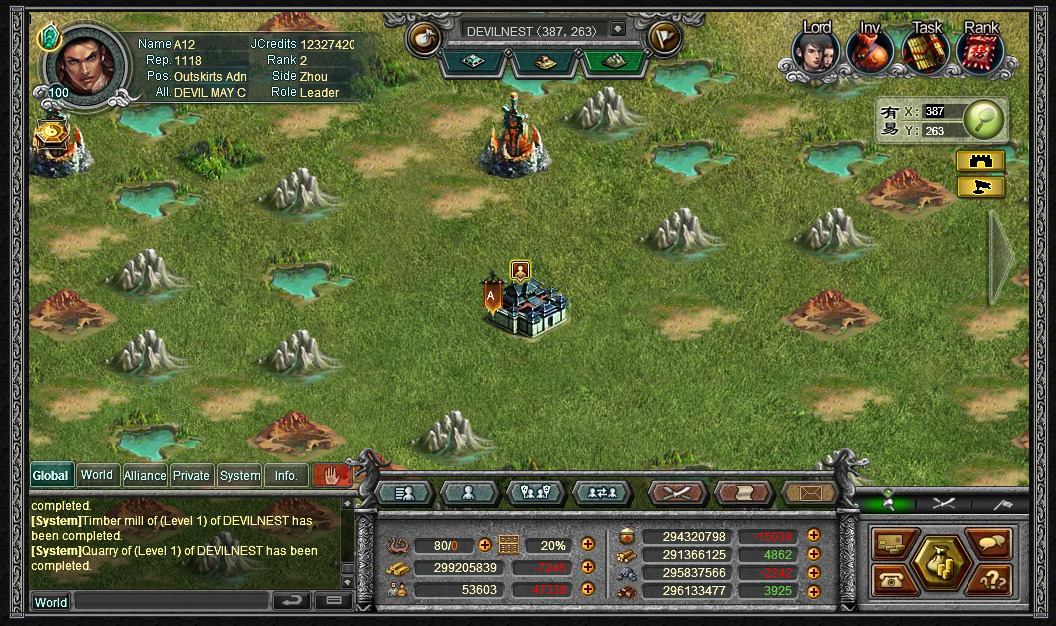
Task: Switch to the World chat tab
Action: pos(97,475)
